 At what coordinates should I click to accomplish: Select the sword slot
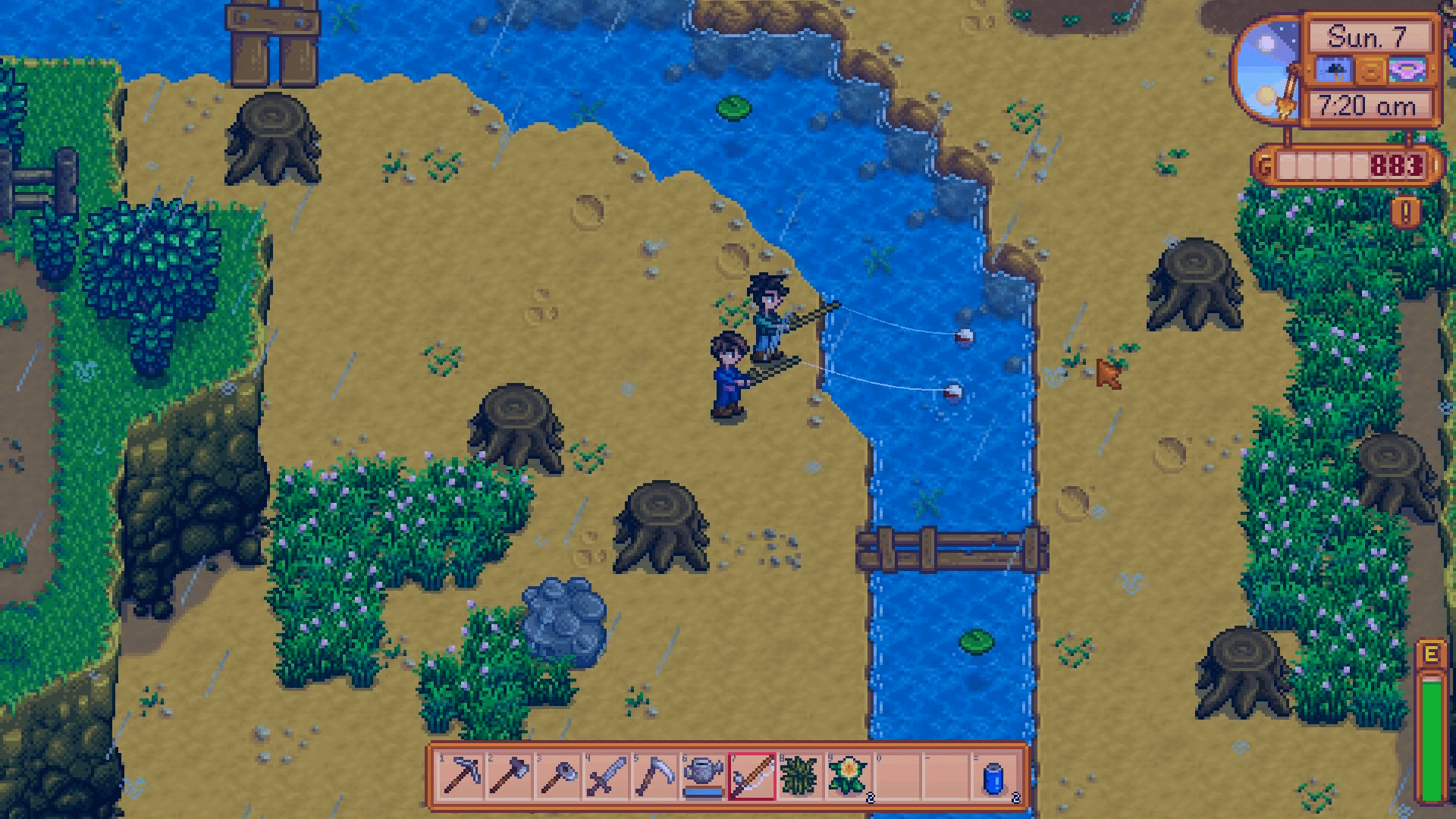(606, 776)
